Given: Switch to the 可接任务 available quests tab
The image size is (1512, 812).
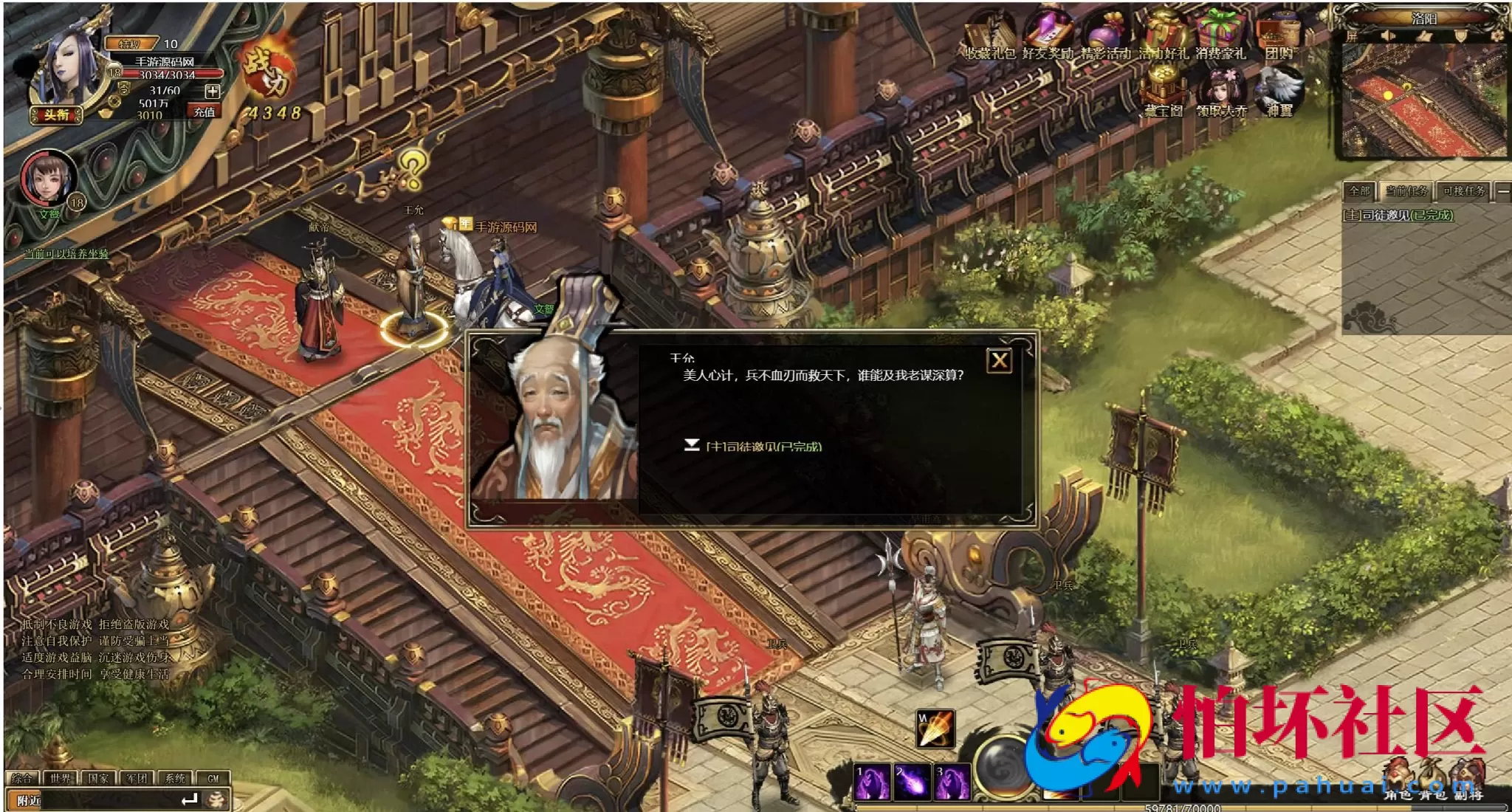Looking at the screenshot, I should tap(1463, 191).
